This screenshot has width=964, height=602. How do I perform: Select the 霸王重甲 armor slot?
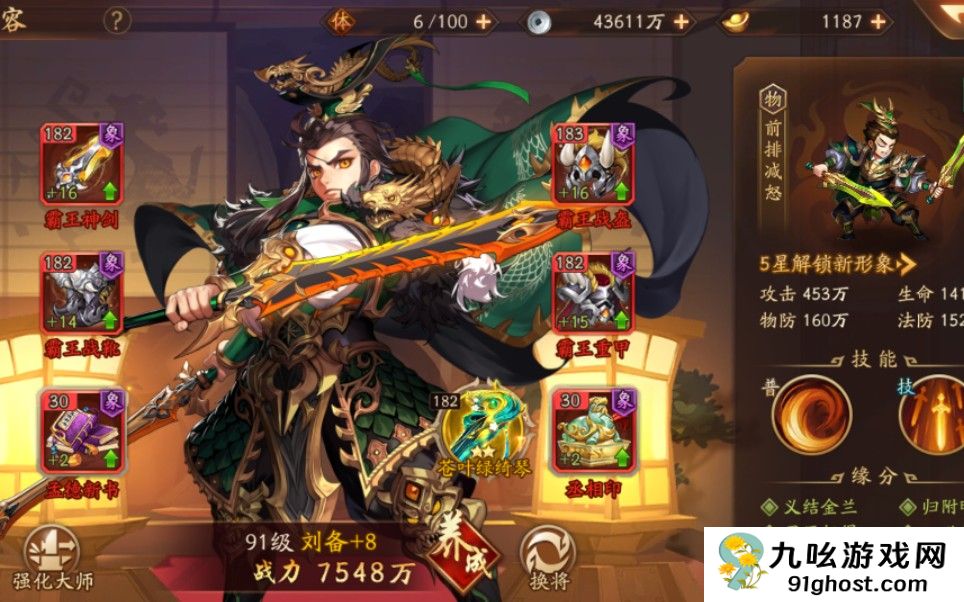pyautogui.click(x=593, y=292)
